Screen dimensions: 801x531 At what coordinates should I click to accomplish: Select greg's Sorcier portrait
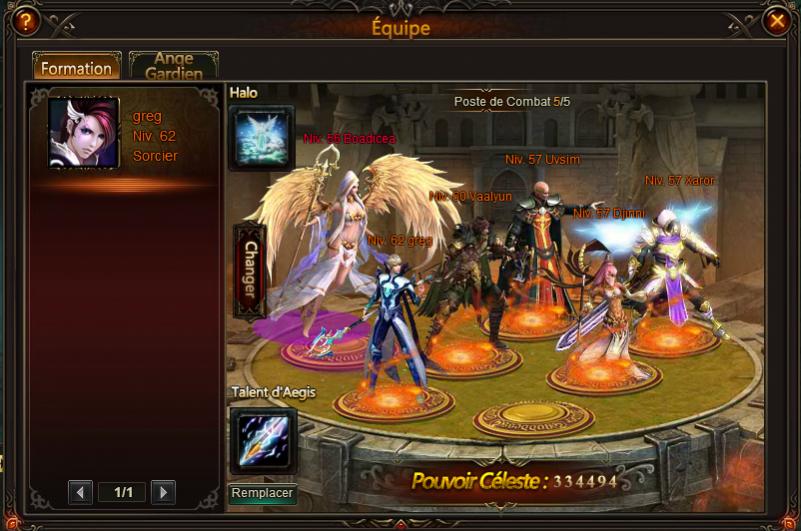[x=84, y=133]
